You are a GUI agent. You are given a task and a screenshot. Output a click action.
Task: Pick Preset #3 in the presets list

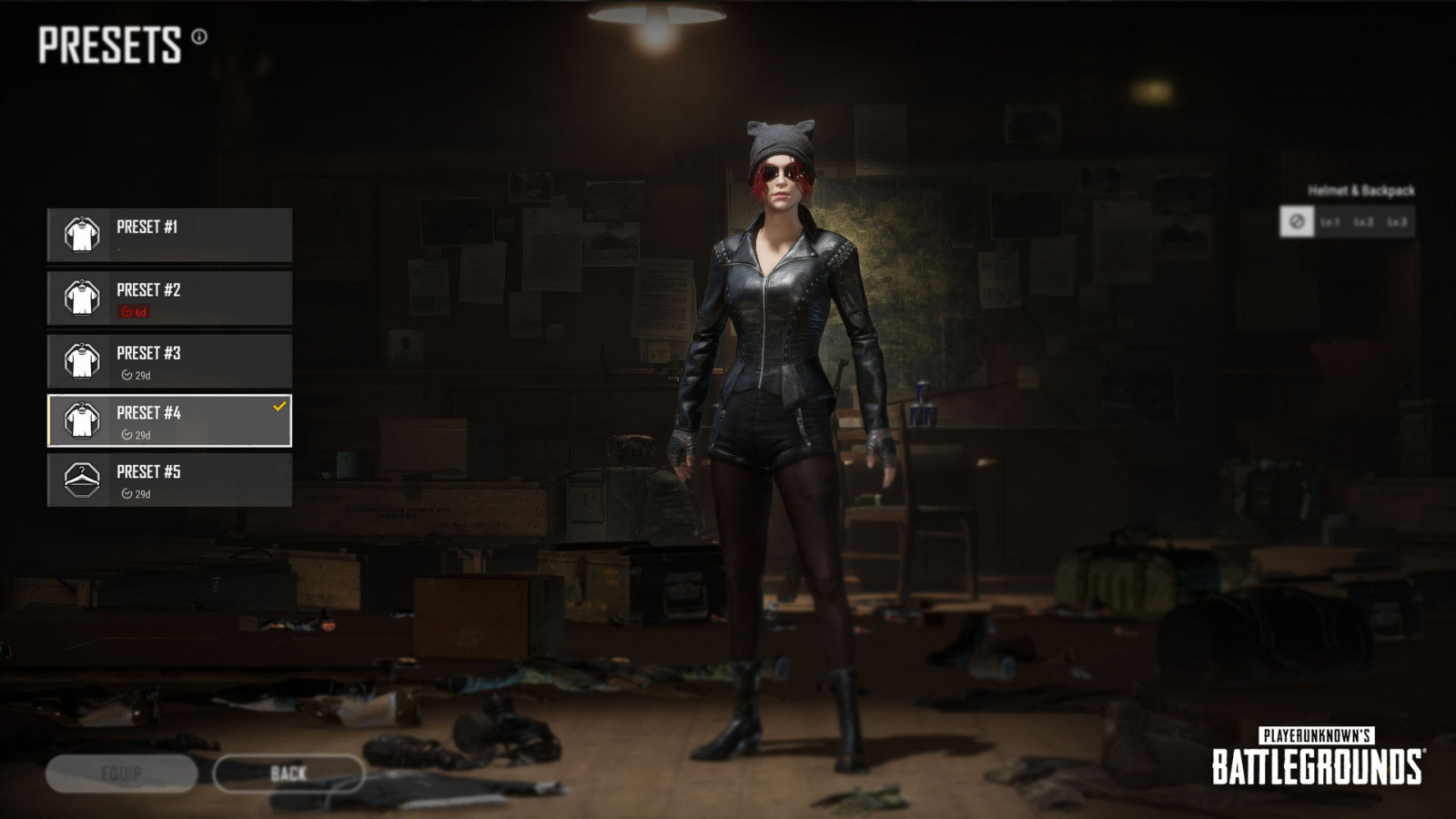tap(170, 360)
